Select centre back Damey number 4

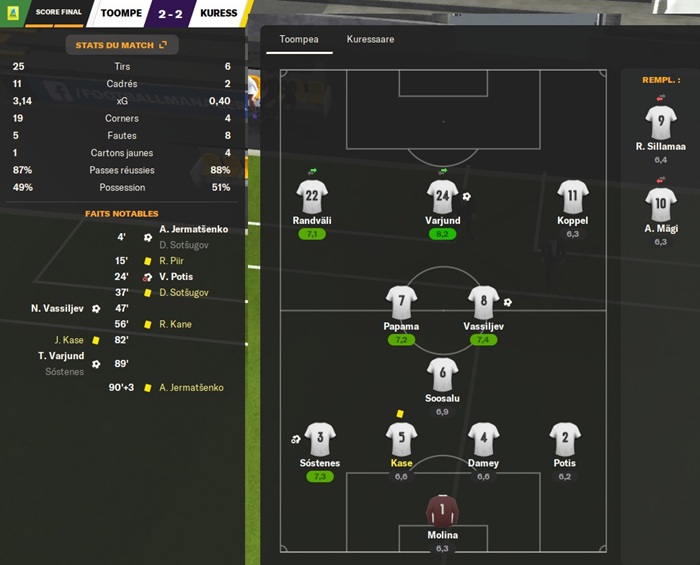(x=484, y=440)
